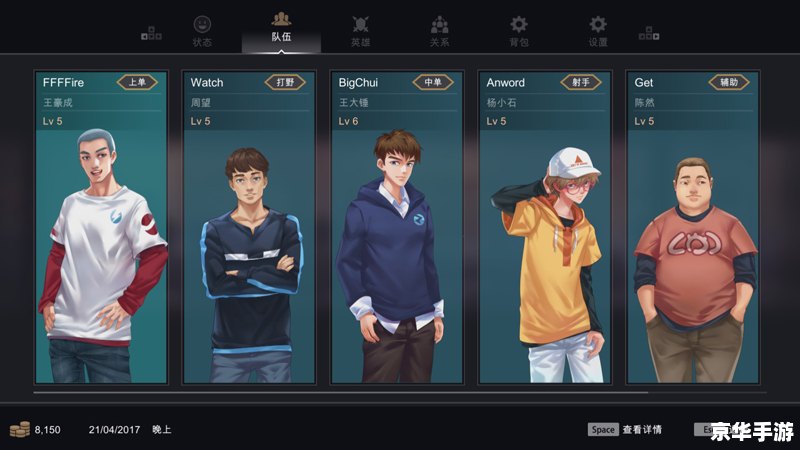The height and width of the screenshot is (450, 800).
Task: Switch to the 状态 tab
Action: [202, 30]
